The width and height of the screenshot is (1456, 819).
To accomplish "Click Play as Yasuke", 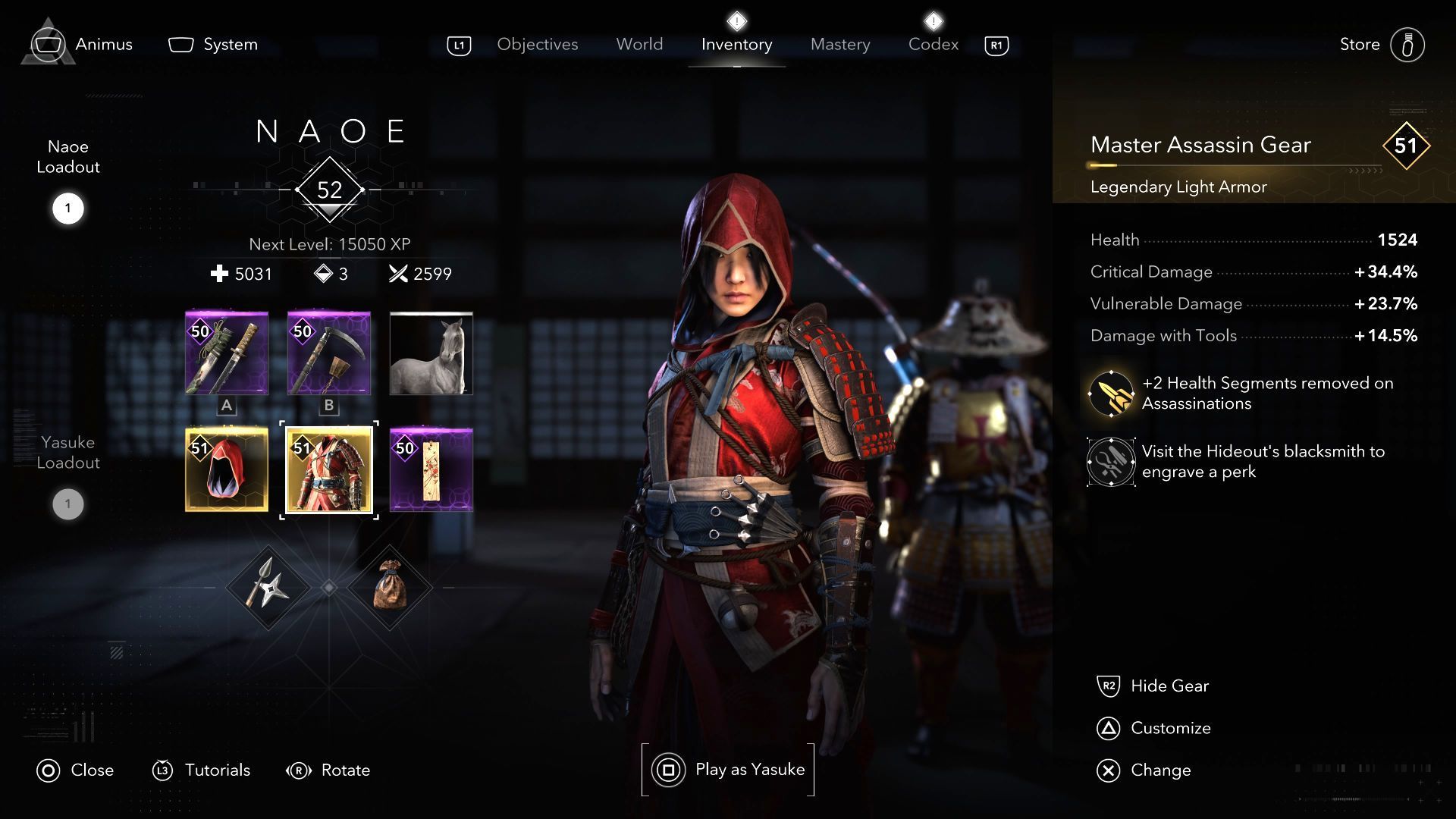I will coord(728,770).
